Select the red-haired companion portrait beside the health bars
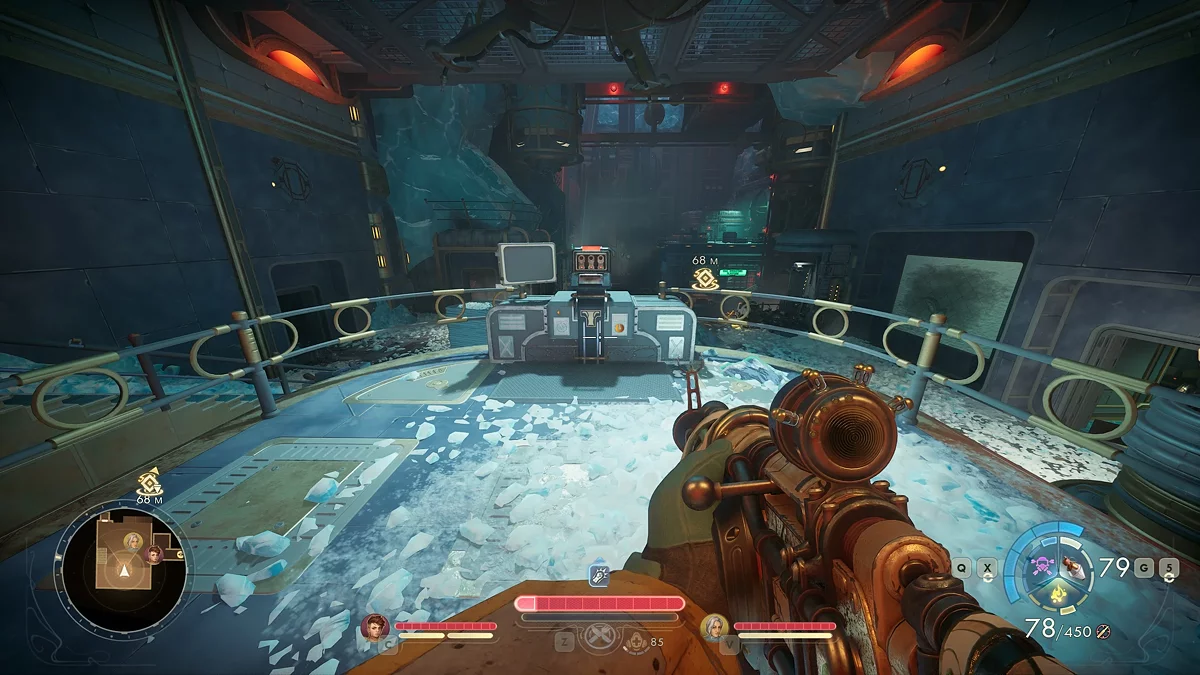 (376, 627)
